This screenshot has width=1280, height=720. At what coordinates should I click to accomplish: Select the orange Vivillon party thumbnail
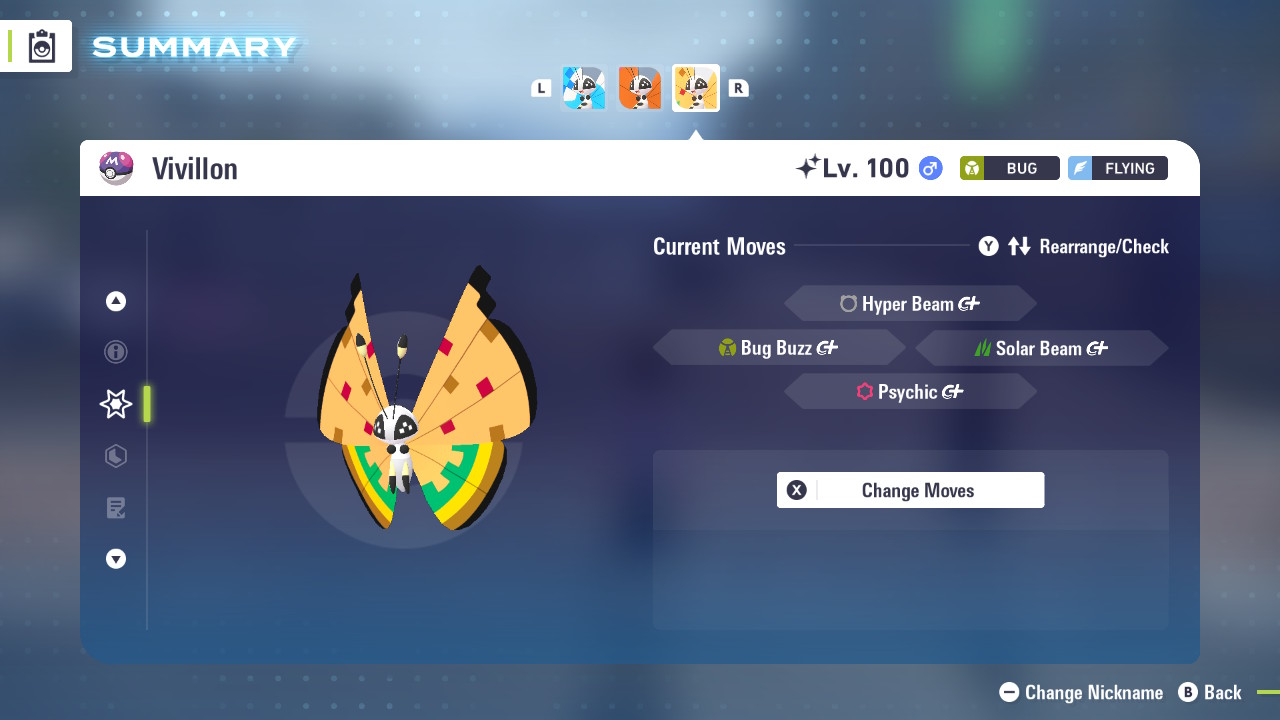pos(640,88)
